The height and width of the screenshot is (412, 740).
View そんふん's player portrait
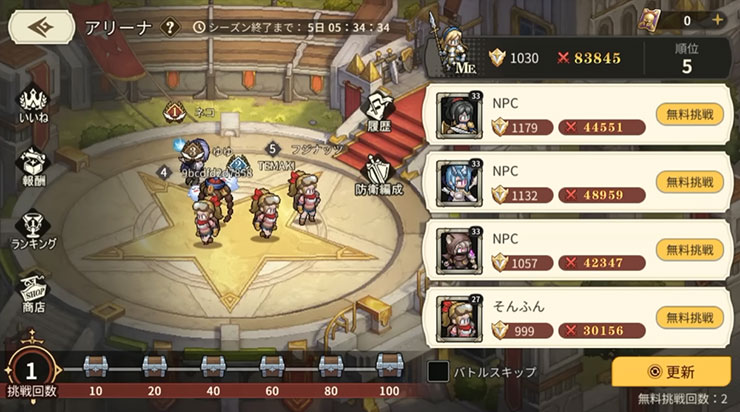click(462, 317)
